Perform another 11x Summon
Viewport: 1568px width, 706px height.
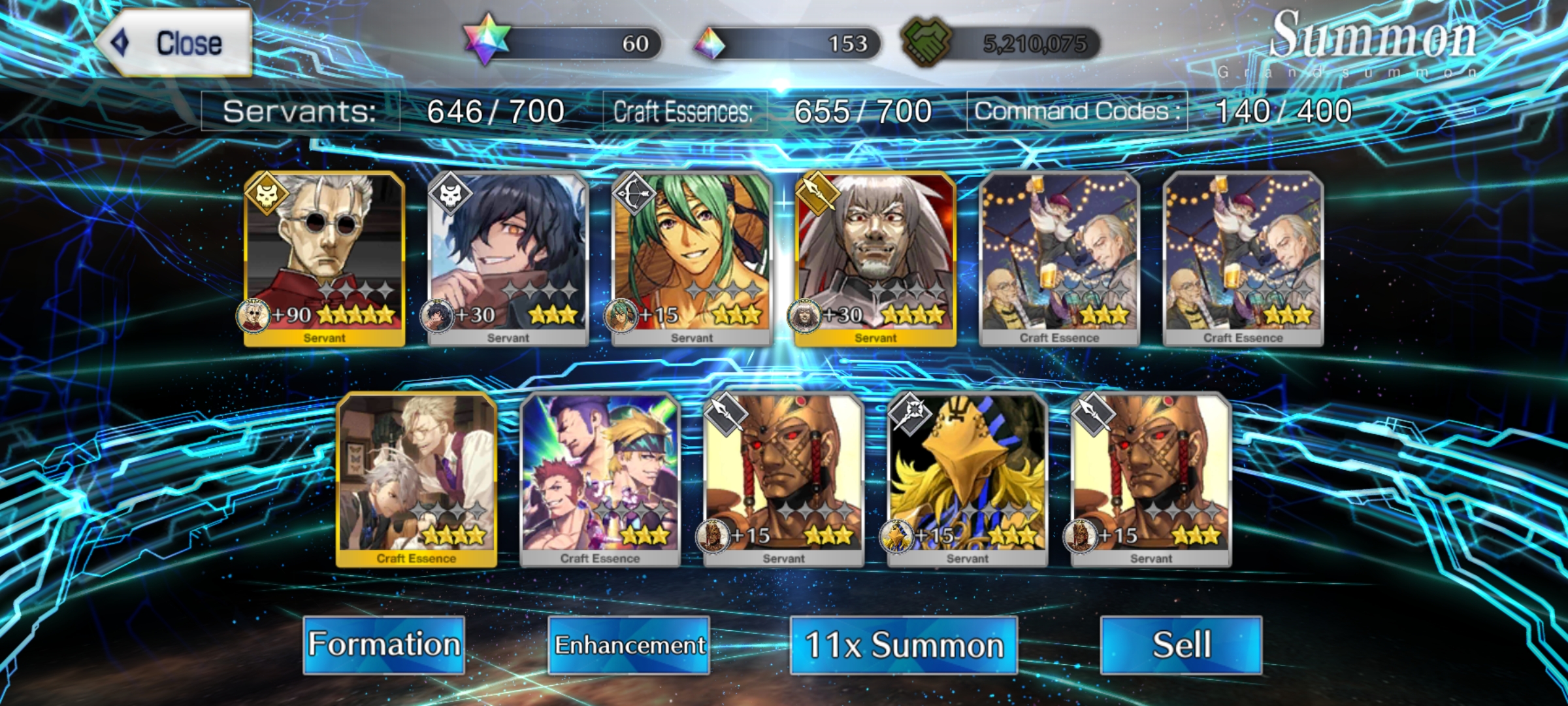[x=904, y=645]
